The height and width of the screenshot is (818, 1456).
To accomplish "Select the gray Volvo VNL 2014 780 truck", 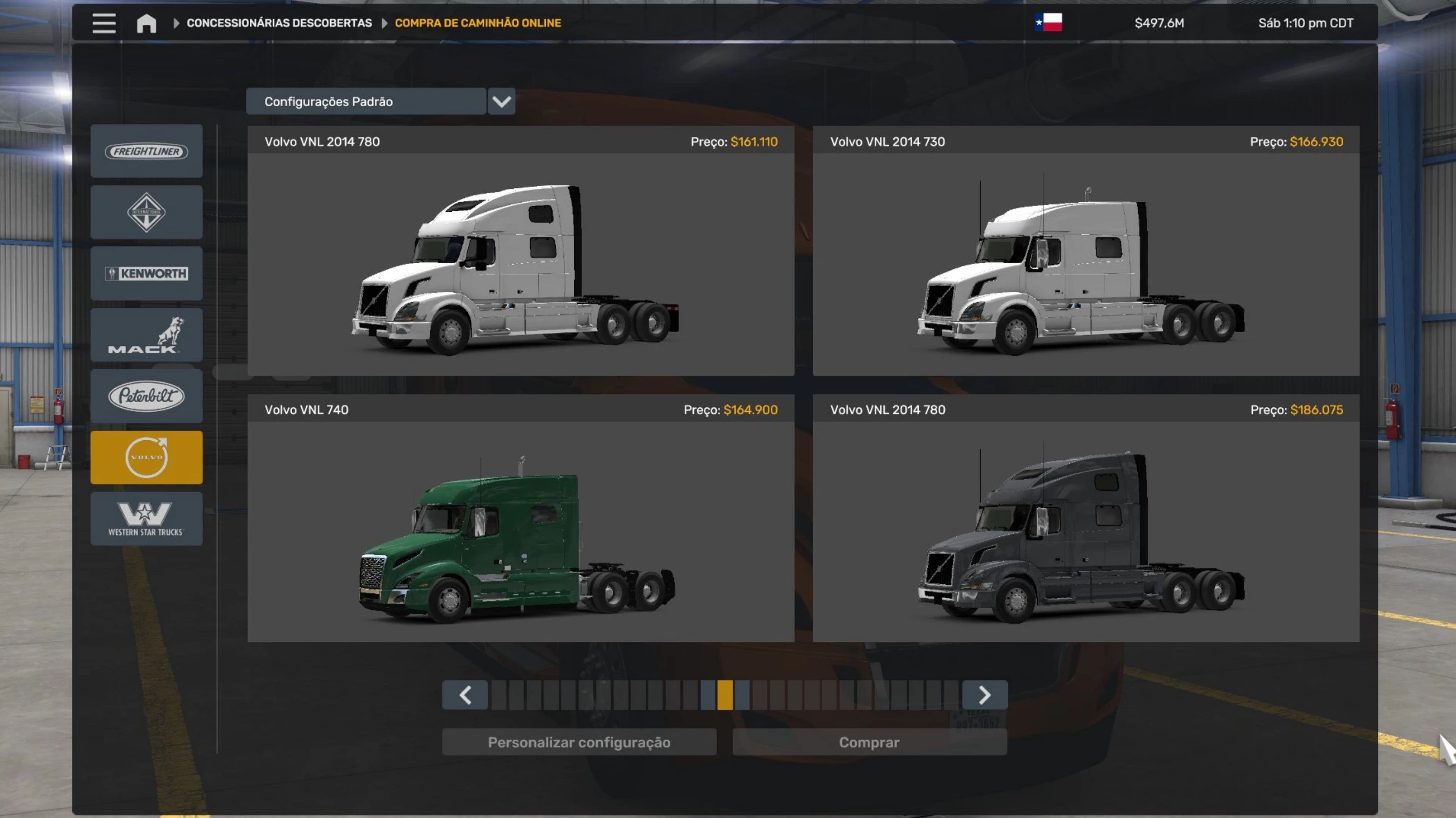I will [1085, 531].
